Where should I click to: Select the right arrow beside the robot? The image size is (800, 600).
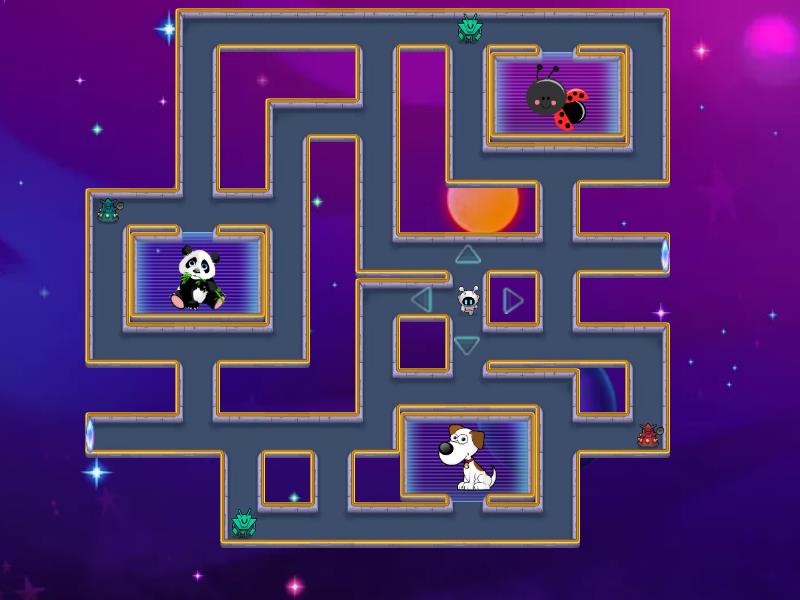click(512, 300)
